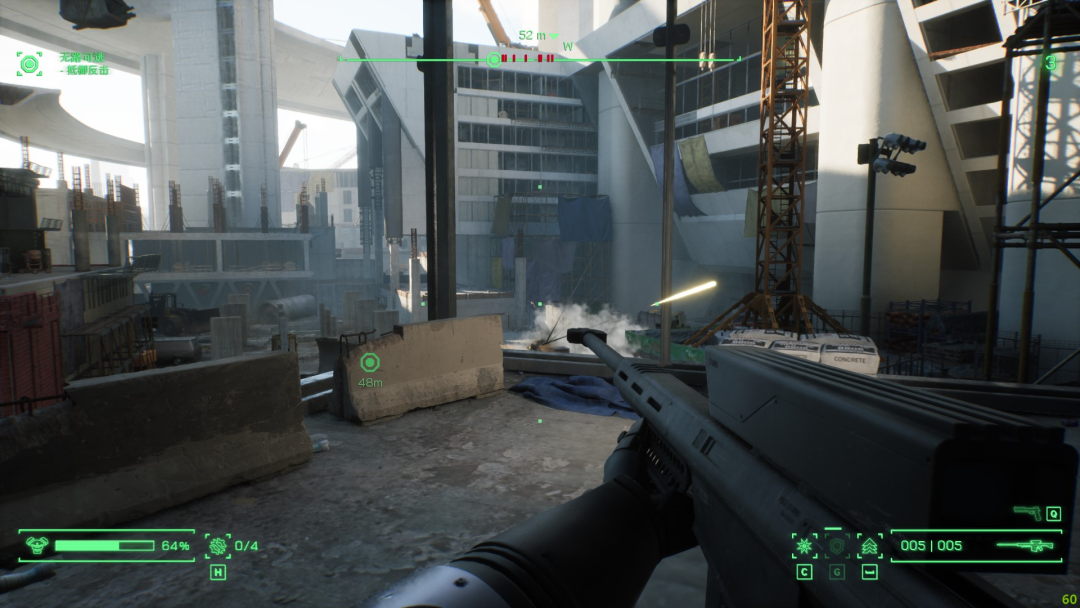
Task: Activate the starburst shockwave ability
Action: click(x=804, y=546)
